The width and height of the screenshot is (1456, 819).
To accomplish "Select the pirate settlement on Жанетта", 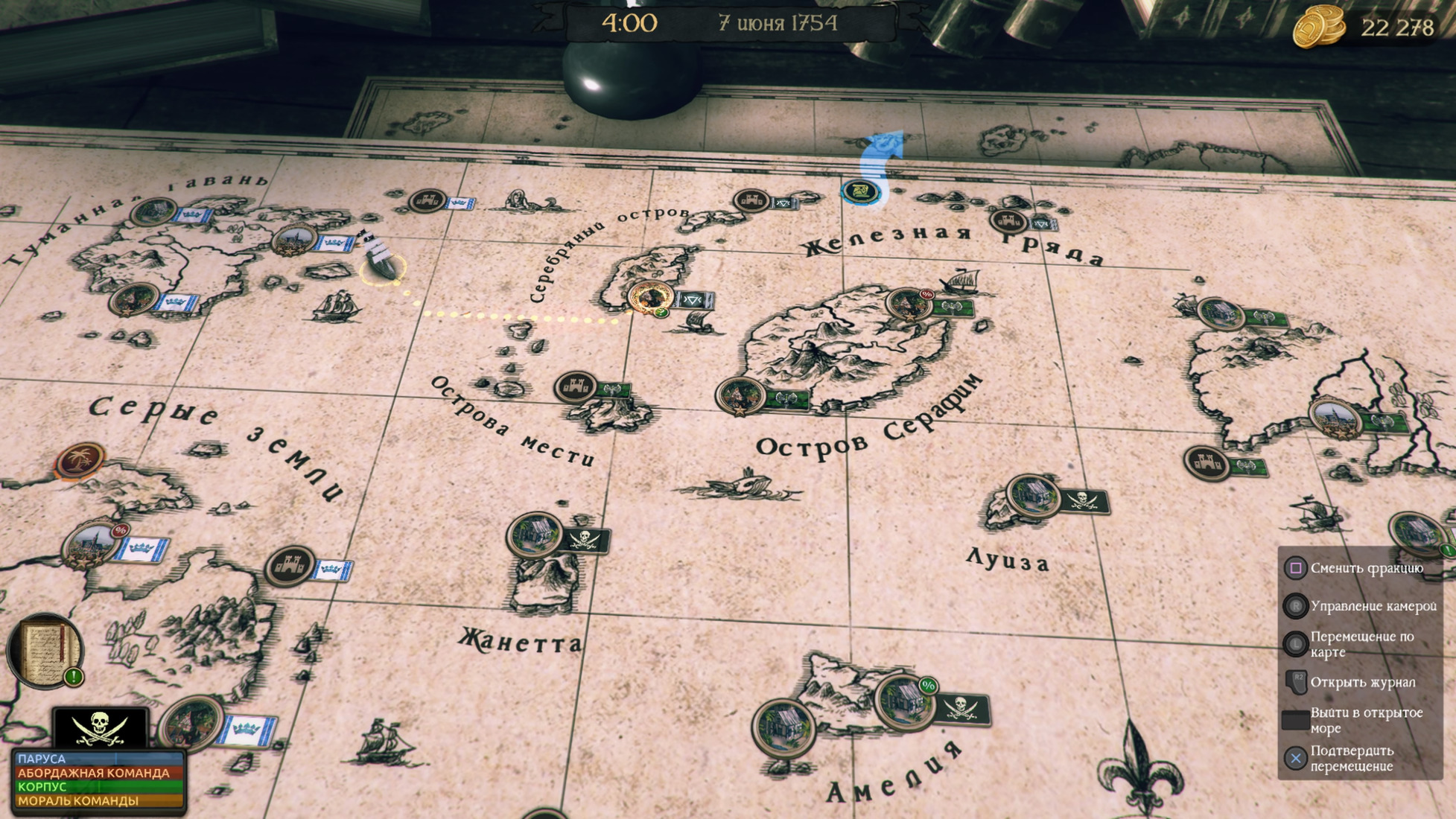I will coord(535,535).
